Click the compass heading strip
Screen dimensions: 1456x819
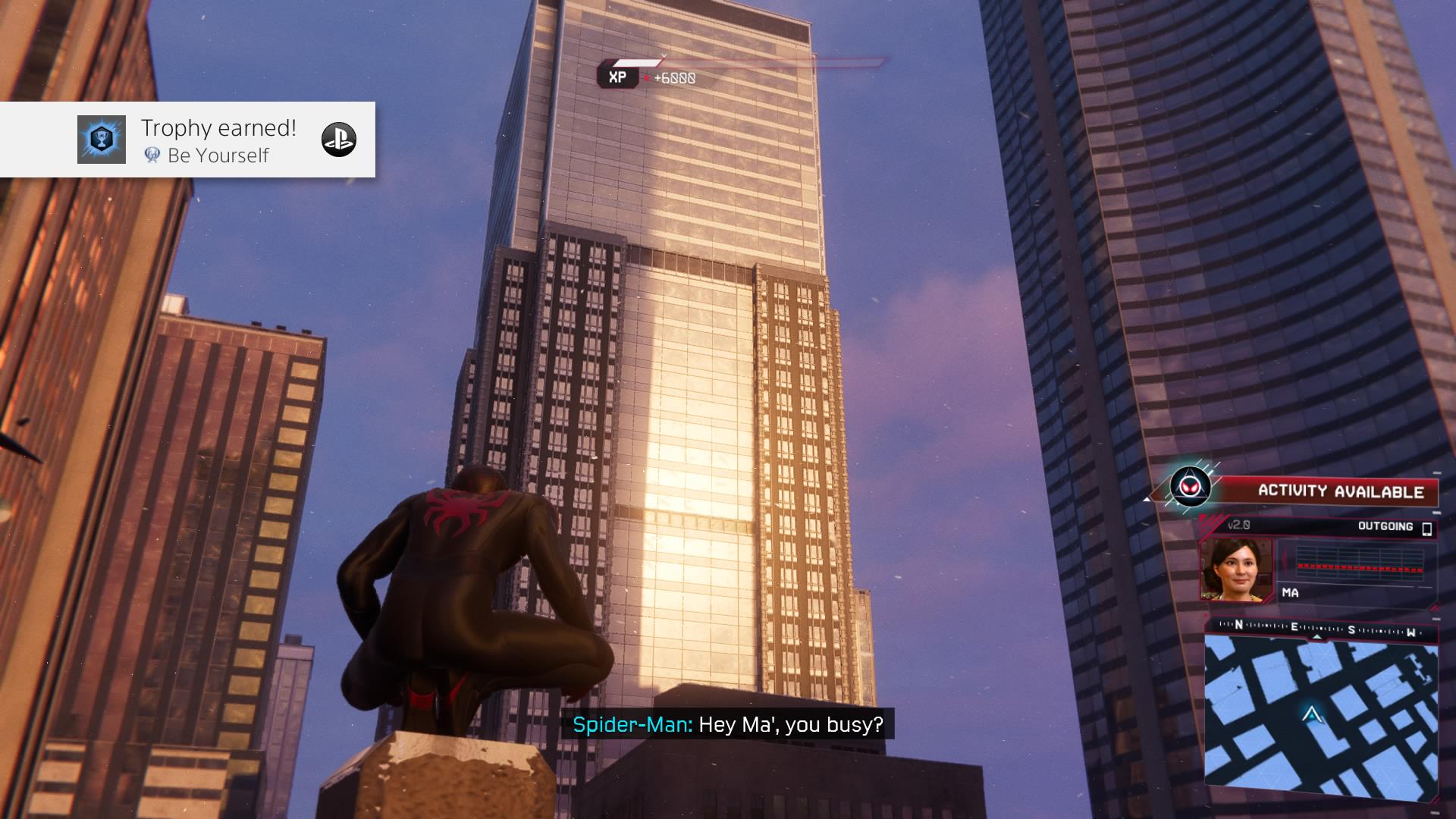tap(1320, 628)
